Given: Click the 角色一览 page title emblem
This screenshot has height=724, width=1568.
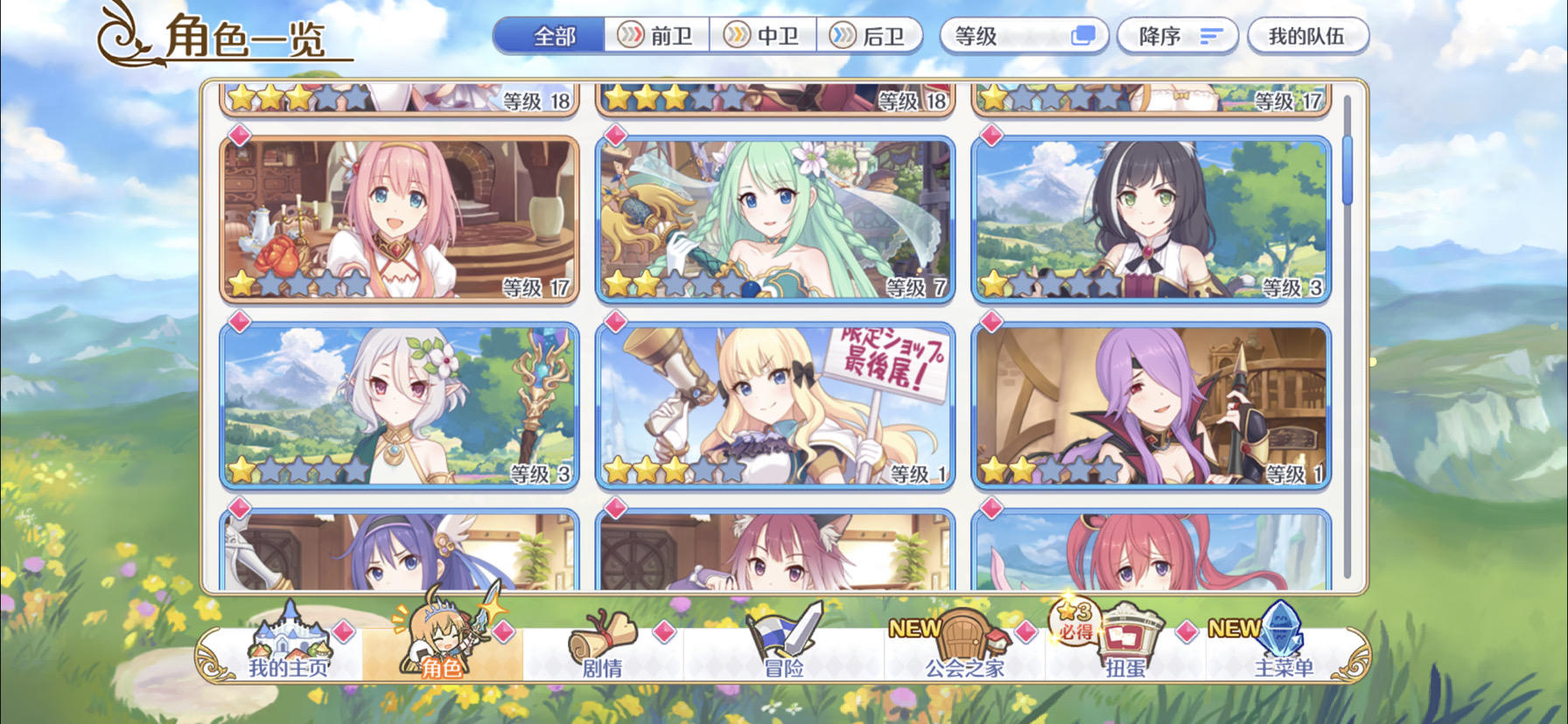Looking at the screenshot, I should click(x=125, y=33).
